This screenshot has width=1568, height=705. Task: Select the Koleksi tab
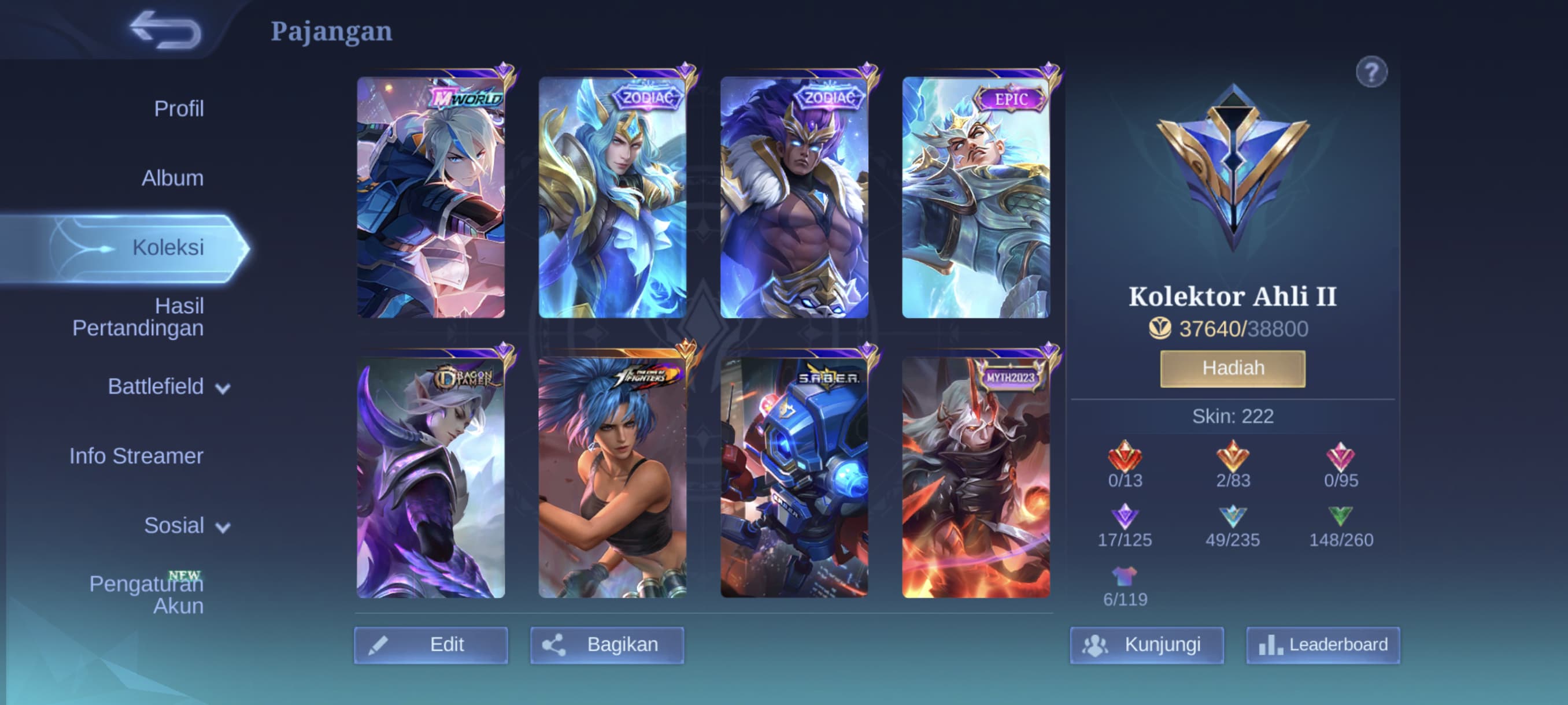[168, 247]
